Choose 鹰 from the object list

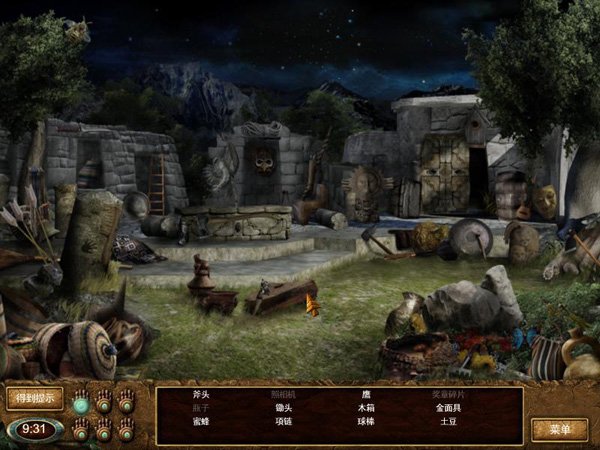point(366,395)
